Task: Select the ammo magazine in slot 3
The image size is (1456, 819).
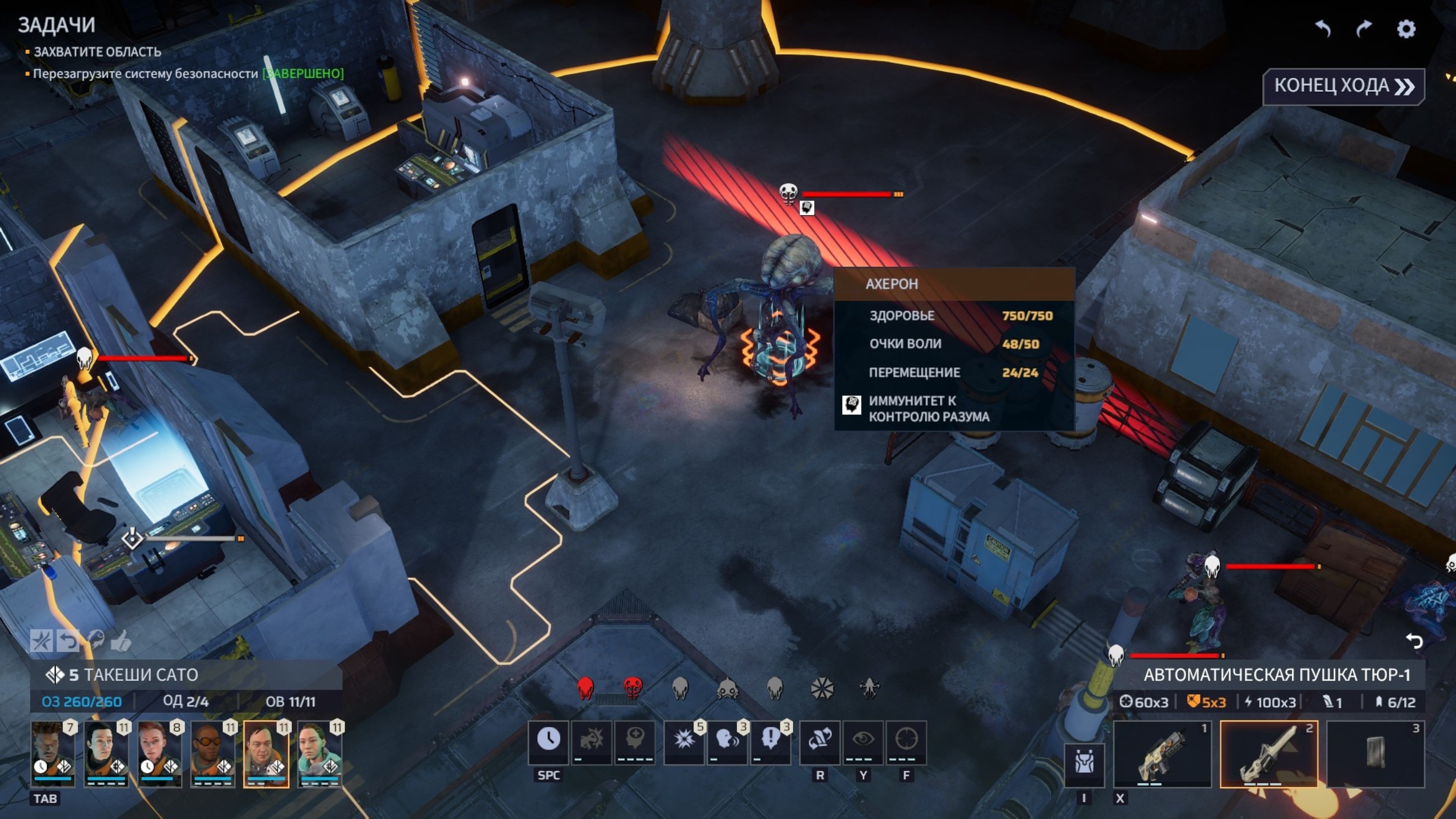Action: (1375, 753)
